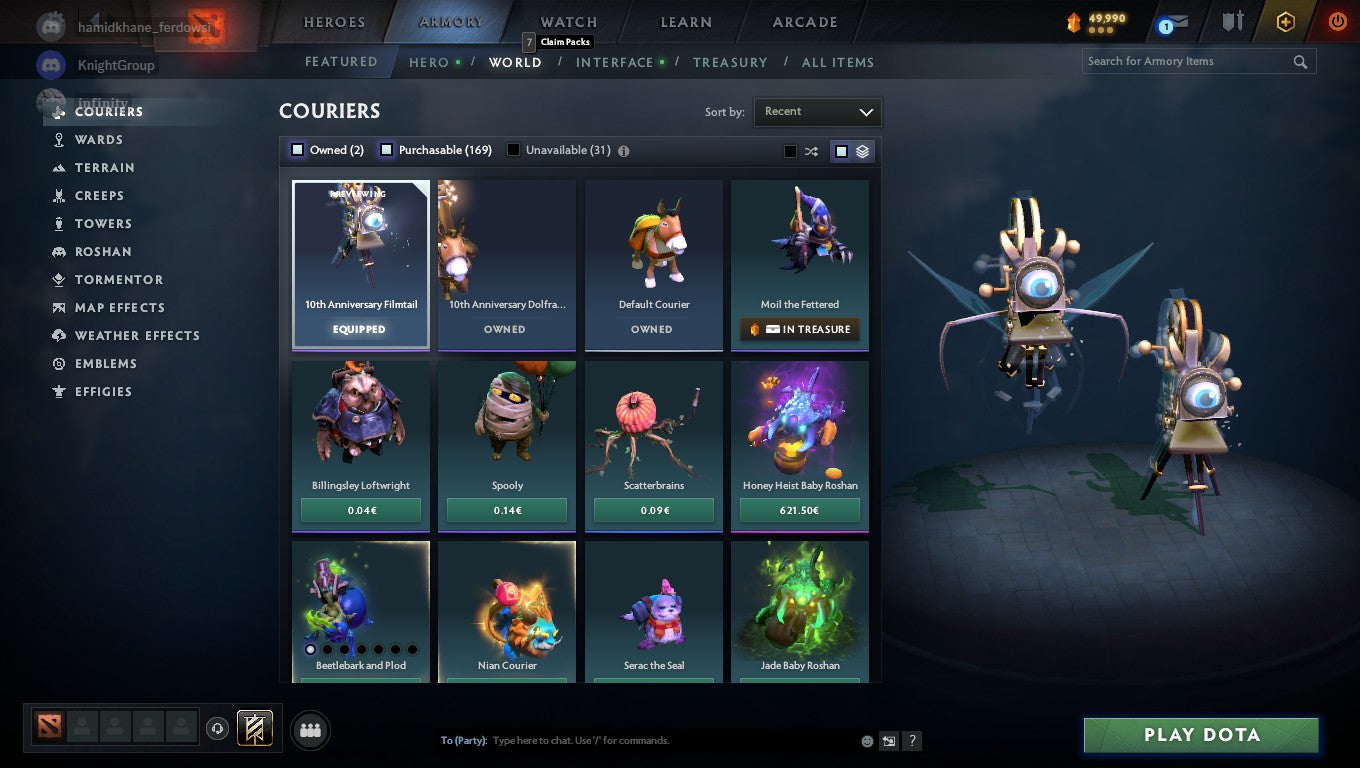The height and width of the screenshot is (768, 1360).
Task: Switch to the TREASURY tab
Action: tap(730, 62)
